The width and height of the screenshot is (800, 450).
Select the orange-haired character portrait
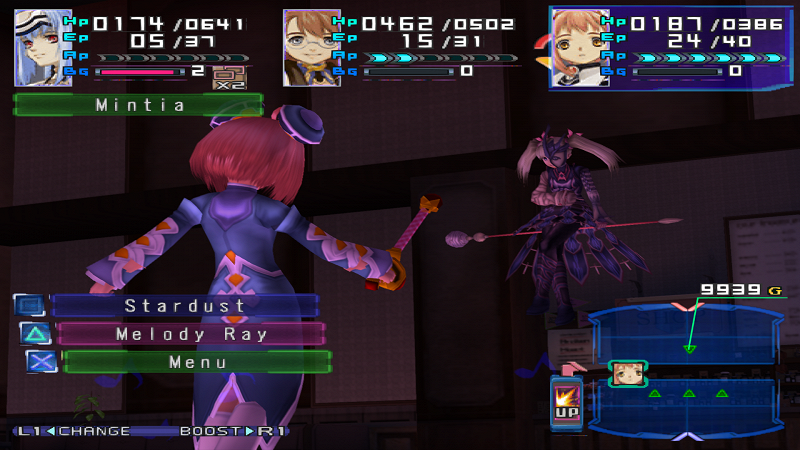580,47
